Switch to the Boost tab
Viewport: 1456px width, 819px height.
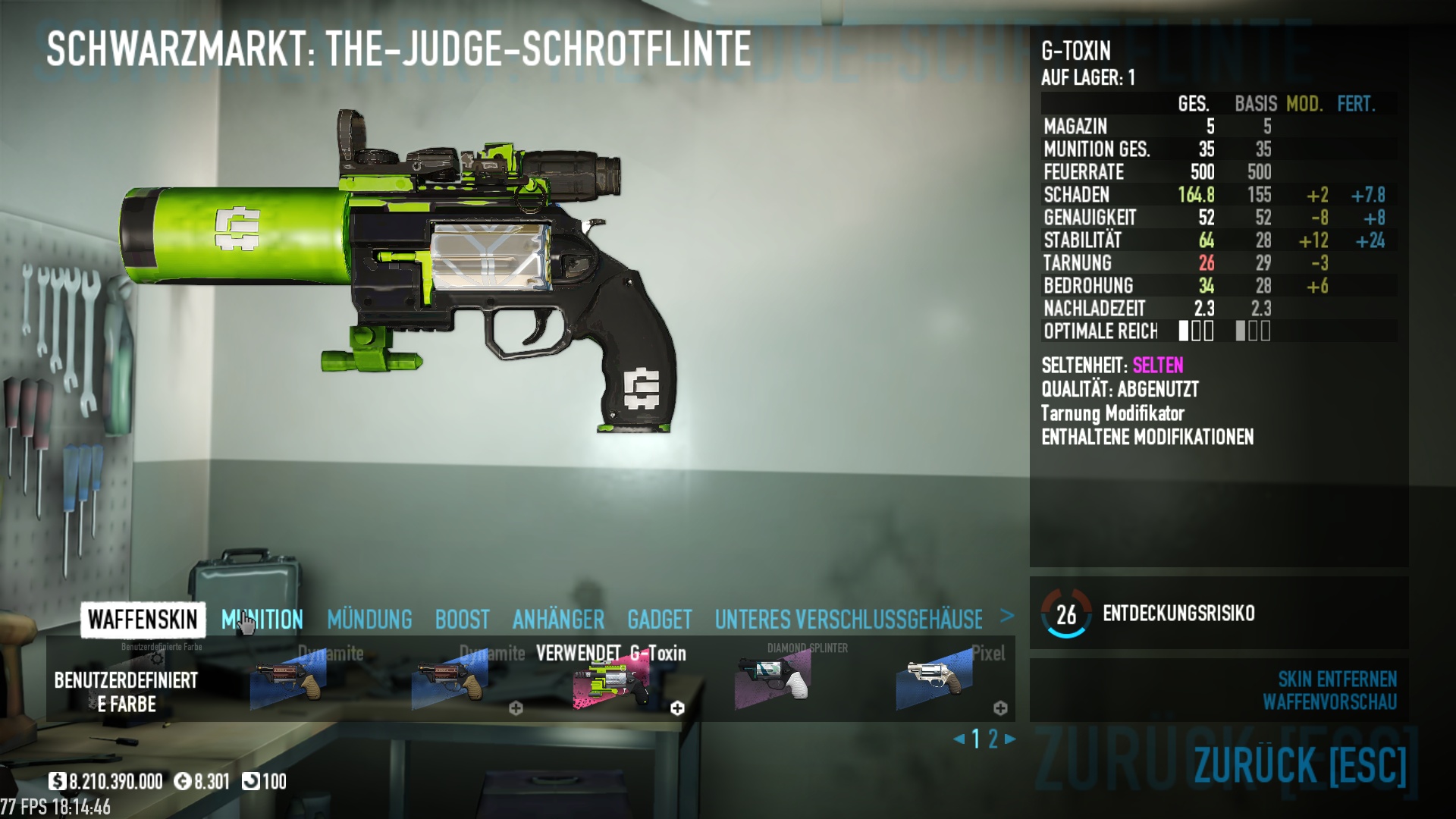(x=462, y=620)
